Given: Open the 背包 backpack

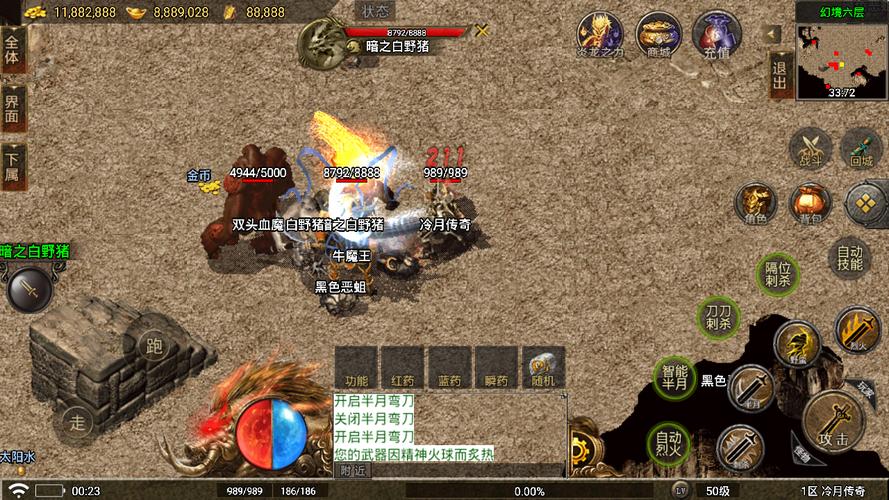Looking at the screenshot, I should point(808,203).
